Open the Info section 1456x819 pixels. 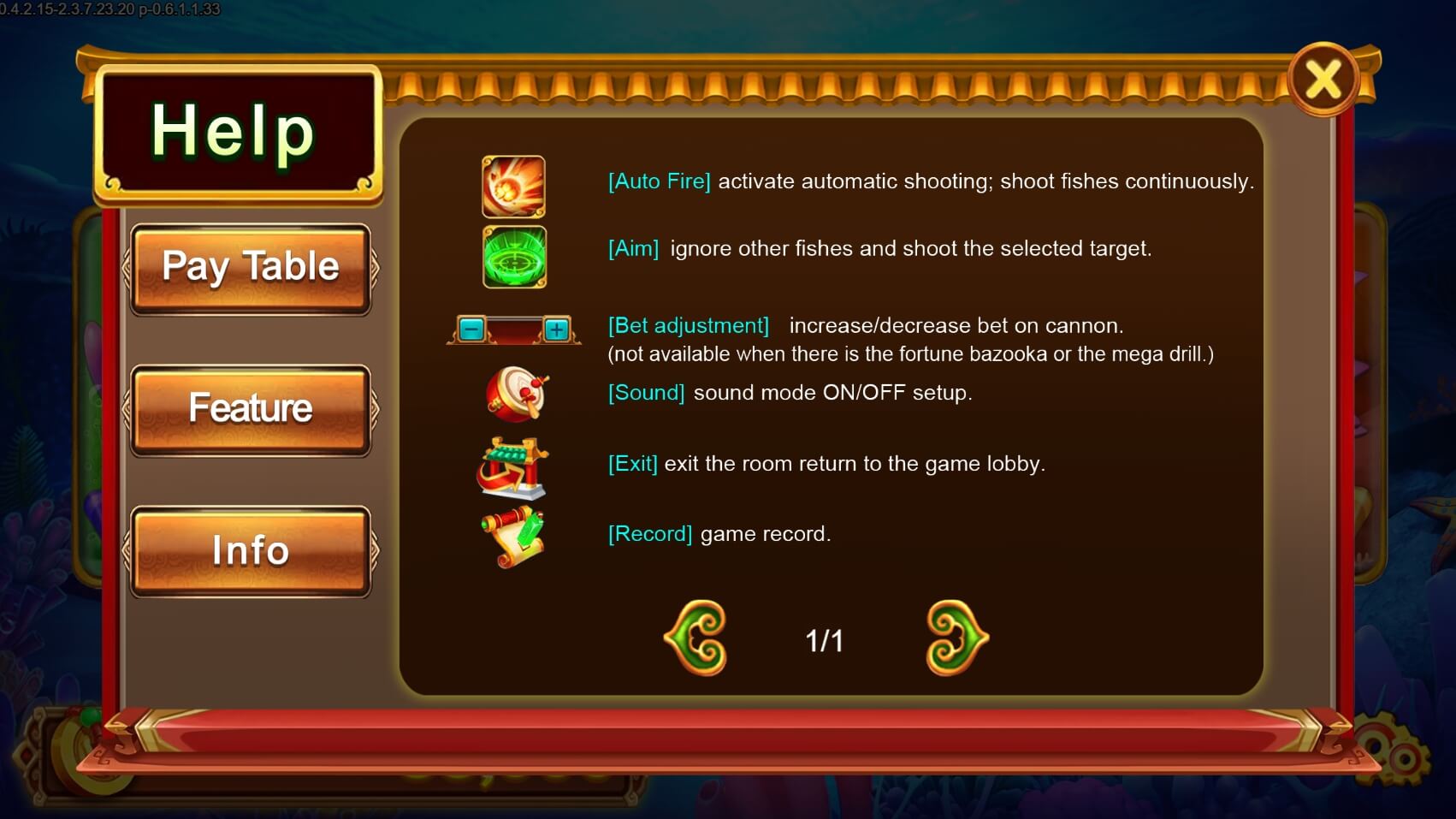click(251, 550)
